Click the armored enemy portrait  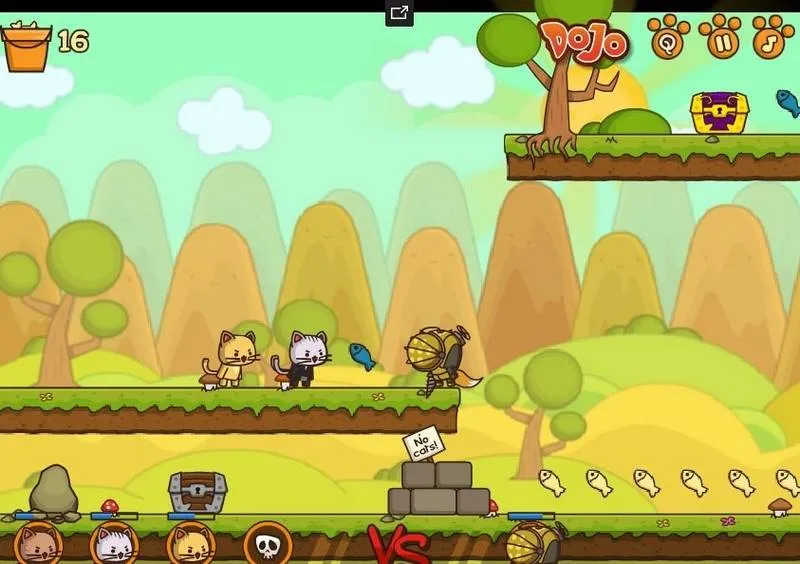pyautogui.click(x=531, y=545)
